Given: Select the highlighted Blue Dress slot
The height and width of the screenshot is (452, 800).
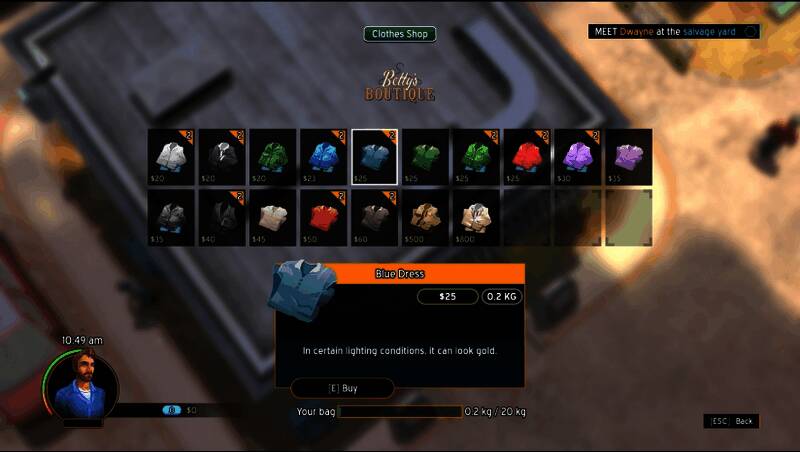Looking at the screenshot, I should pos(376,157).
